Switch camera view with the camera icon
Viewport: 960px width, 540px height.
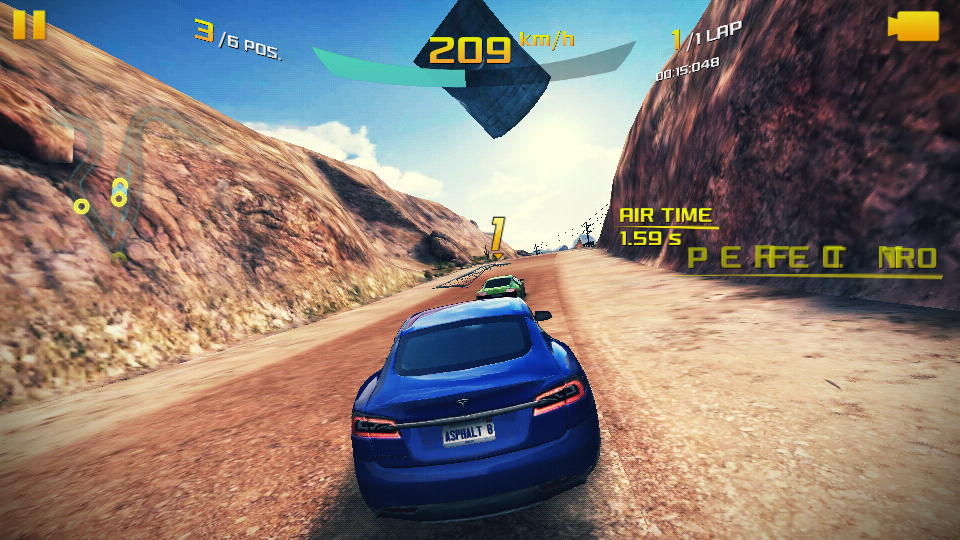tap(913, 26)
